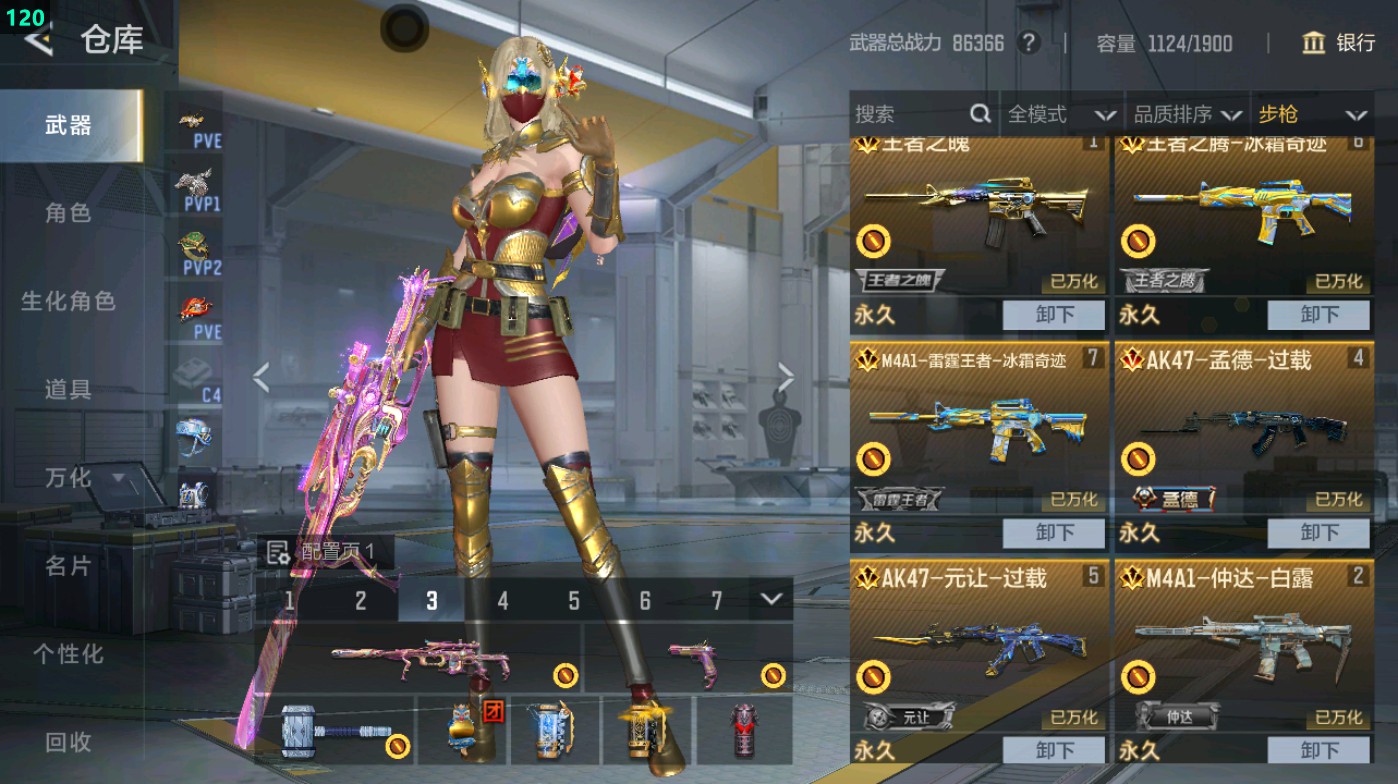Switch to loadout slot 4
The height and width of the screenshot is (784, 1398).
(x=503, y=601)
